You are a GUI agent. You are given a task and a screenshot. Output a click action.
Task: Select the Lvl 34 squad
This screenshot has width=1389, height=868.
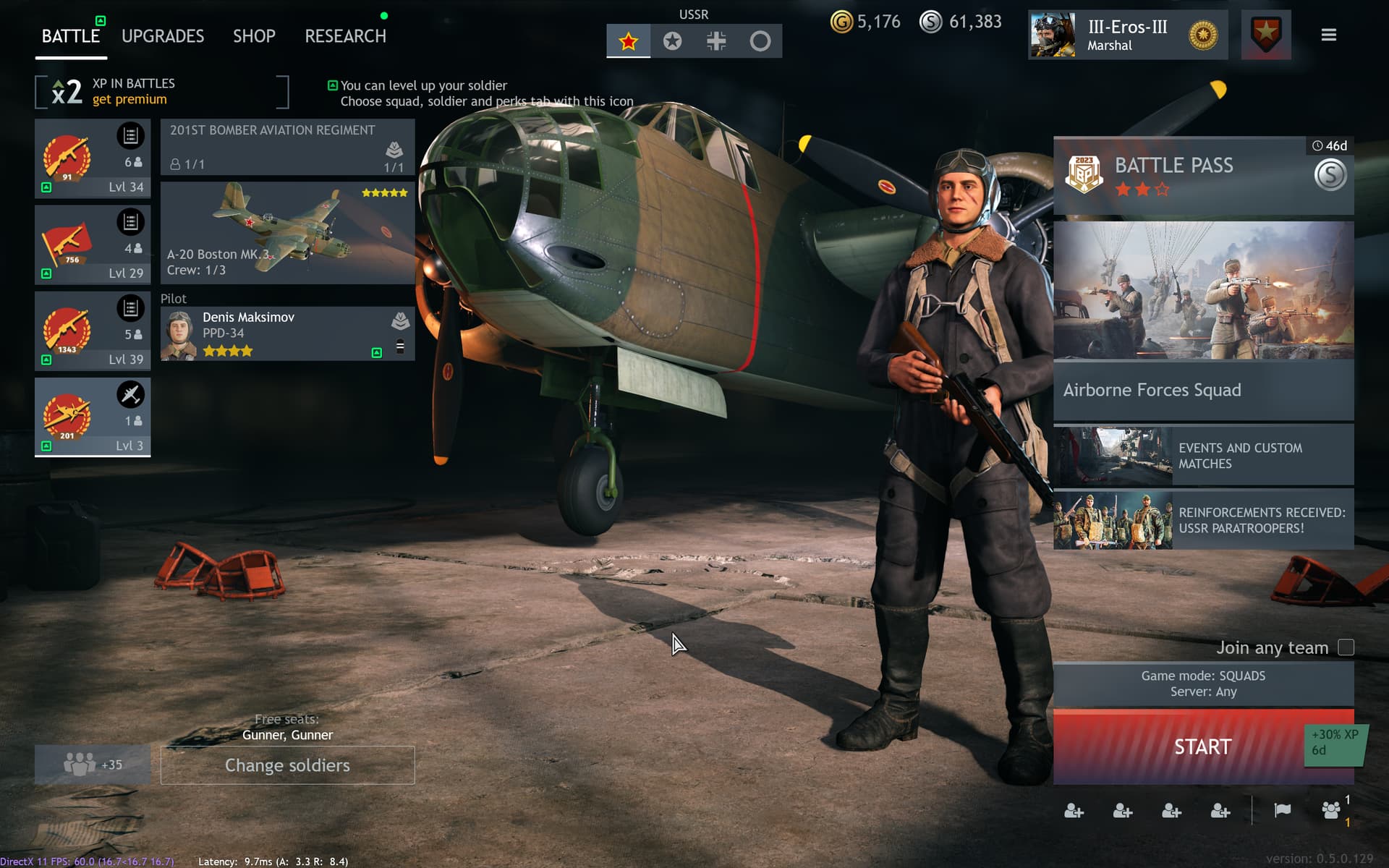tap(93, 158)
